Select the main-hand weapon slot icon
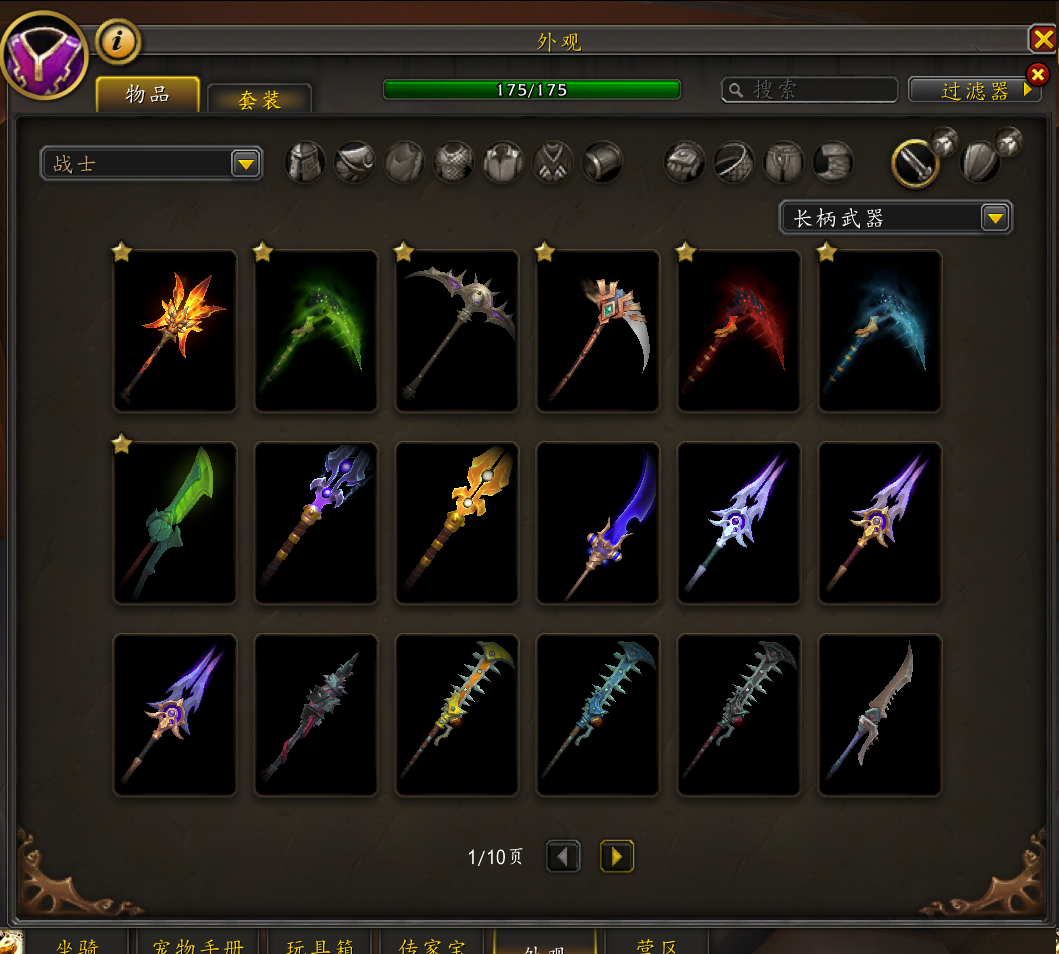 (914, 162)
